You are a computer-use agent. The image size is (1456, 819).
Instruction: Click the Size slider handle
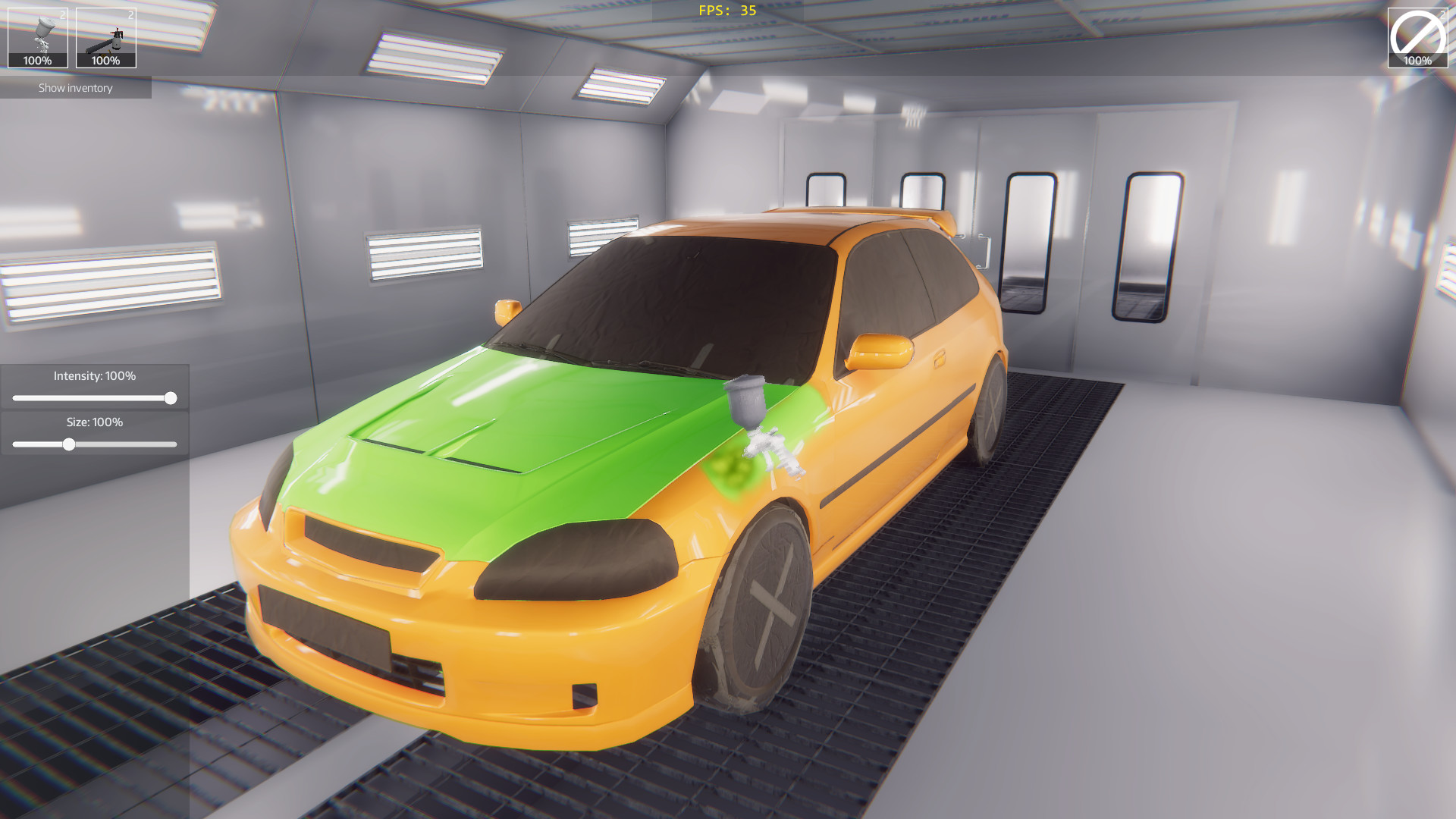click(71, 446)
